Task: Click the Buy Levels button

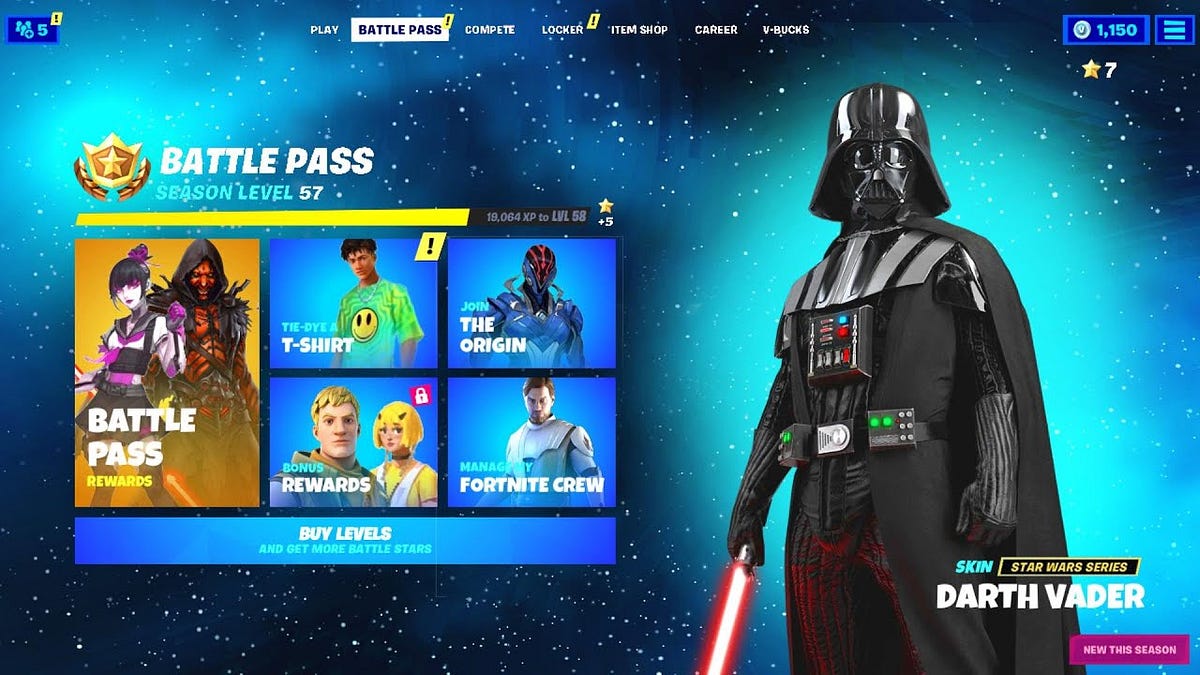Action: point(345,540)
